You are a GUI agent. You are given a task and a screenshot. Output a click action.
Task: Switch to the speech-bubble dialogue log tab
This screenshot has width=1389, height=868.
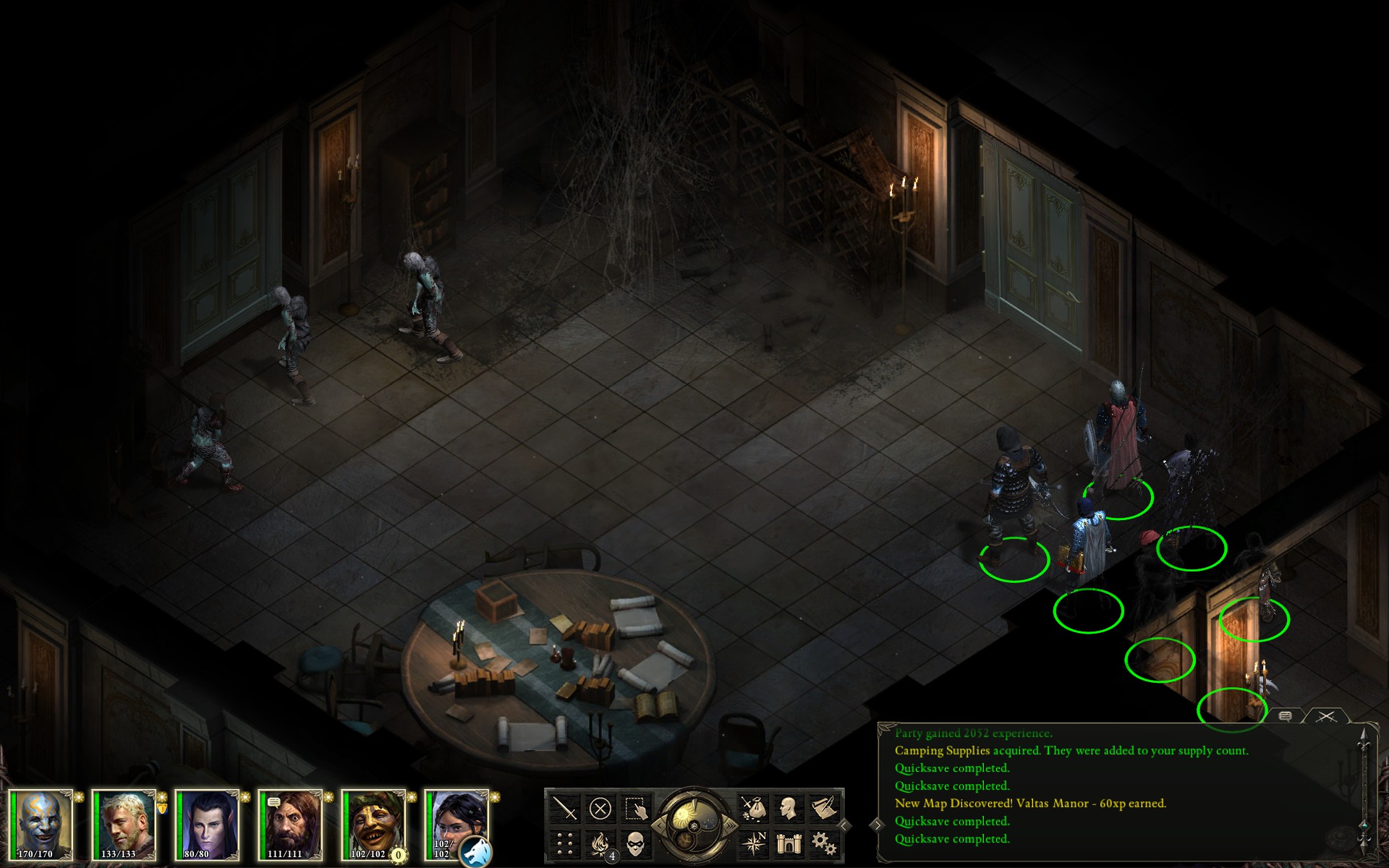pyautogui.click(x=1286, y=716)
